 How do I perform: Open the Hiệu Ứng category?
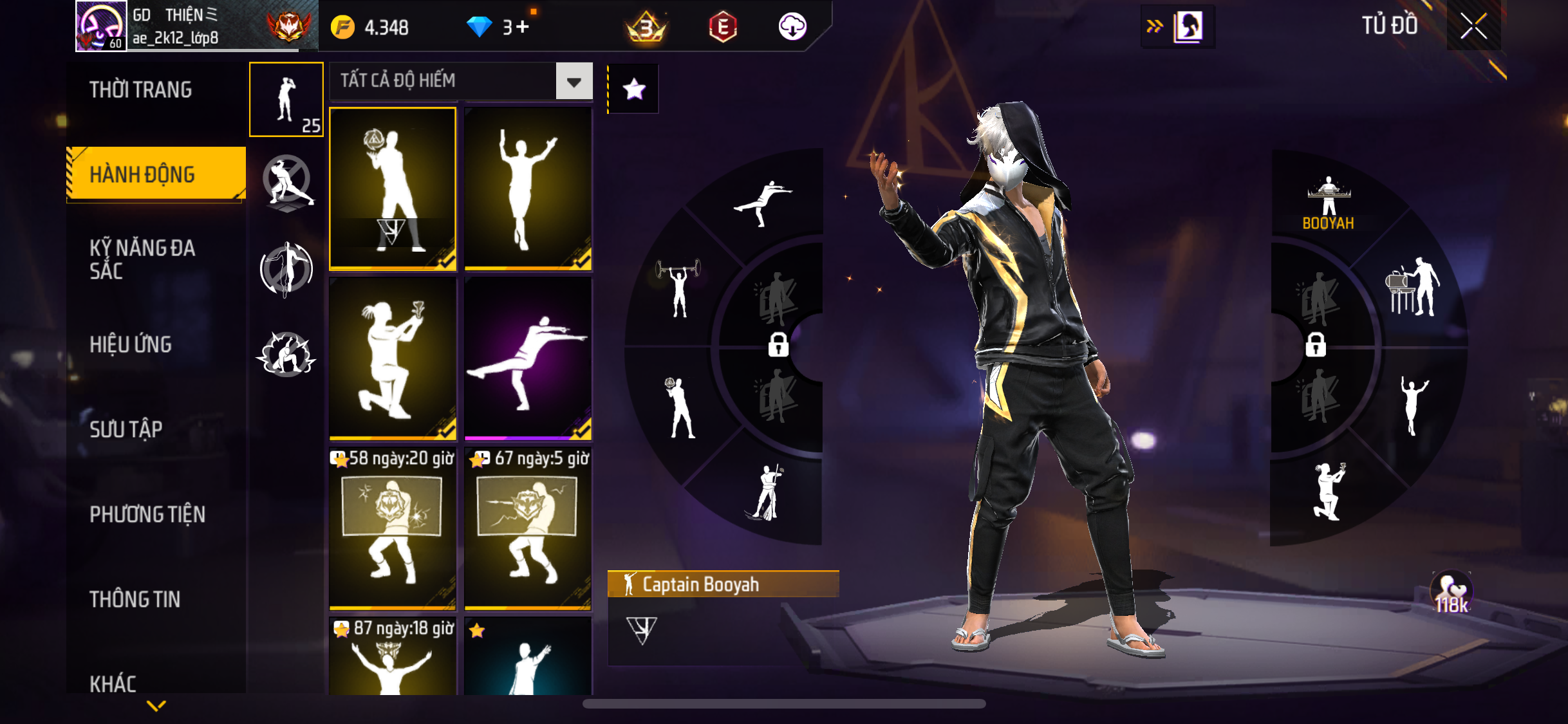click(131, 344)
